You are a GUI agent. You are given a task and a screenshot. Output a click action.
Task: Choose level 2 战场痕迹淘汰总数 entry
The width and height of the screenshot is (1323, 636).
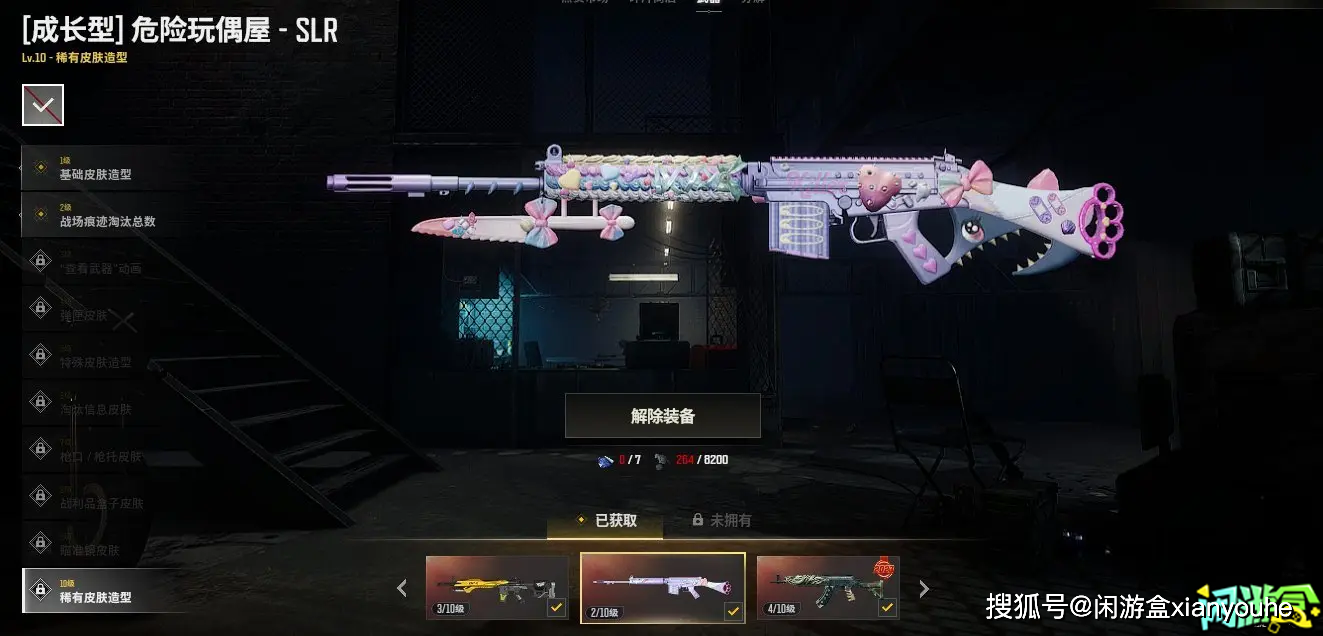click(100, 215)
